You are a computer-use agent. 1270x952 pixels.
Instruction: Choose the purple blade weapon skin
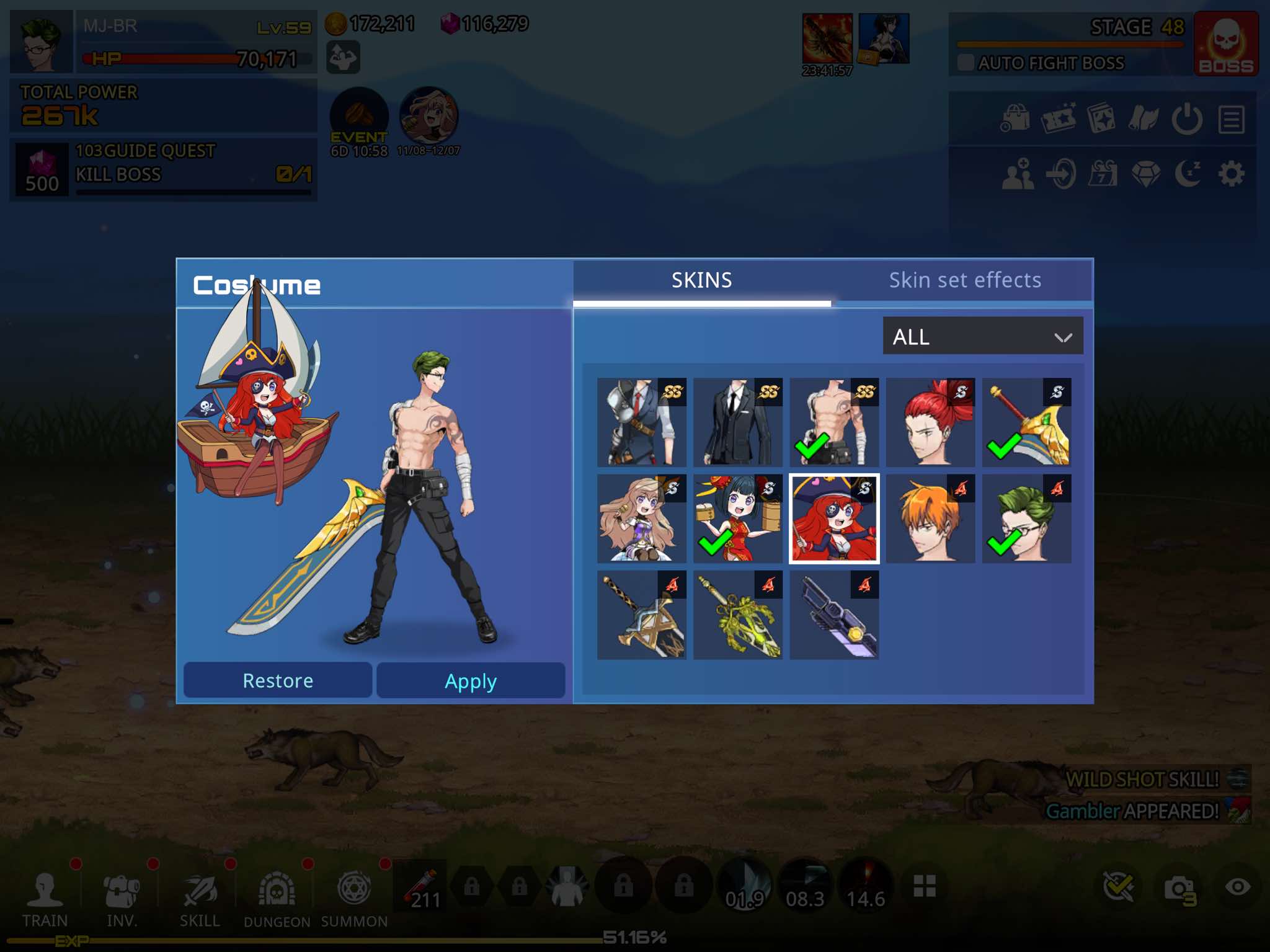tap(833, 615)
